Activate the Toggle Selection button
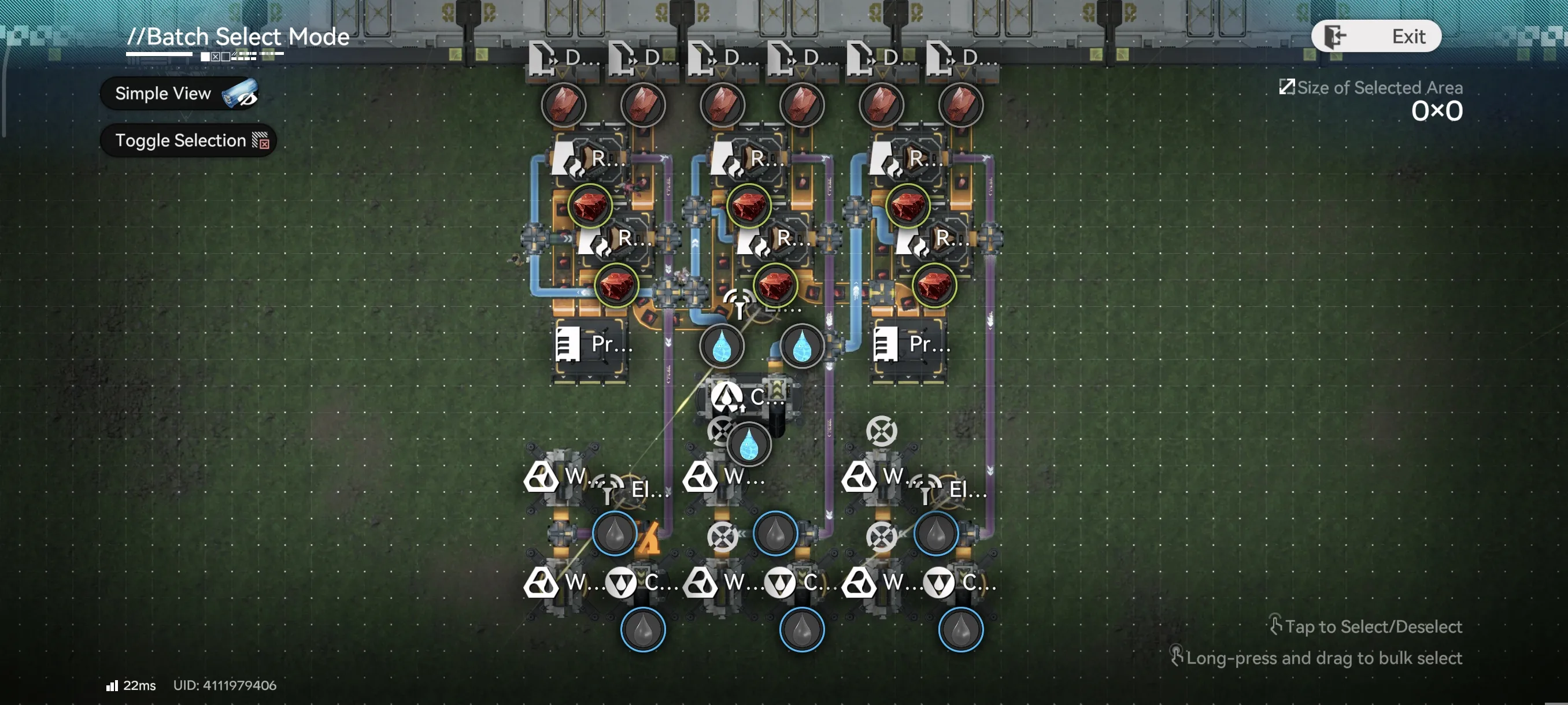 (x=188, y=140)
